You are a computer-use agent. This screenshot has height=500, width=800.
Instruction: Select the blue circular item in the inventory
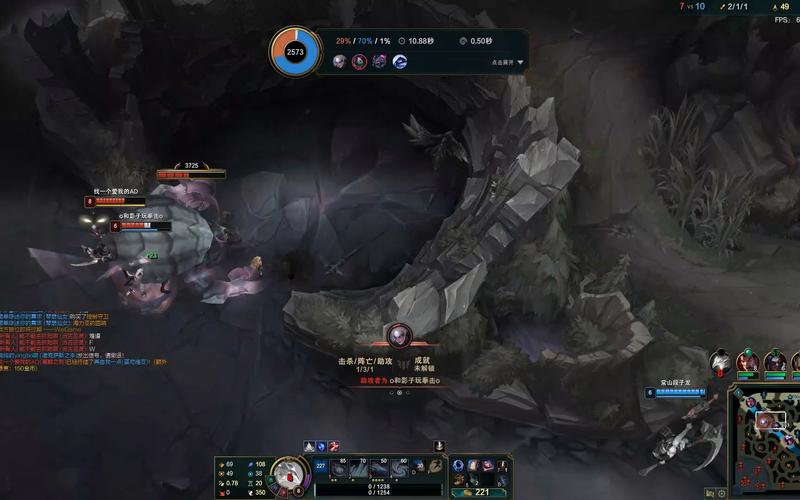[459, 467]
